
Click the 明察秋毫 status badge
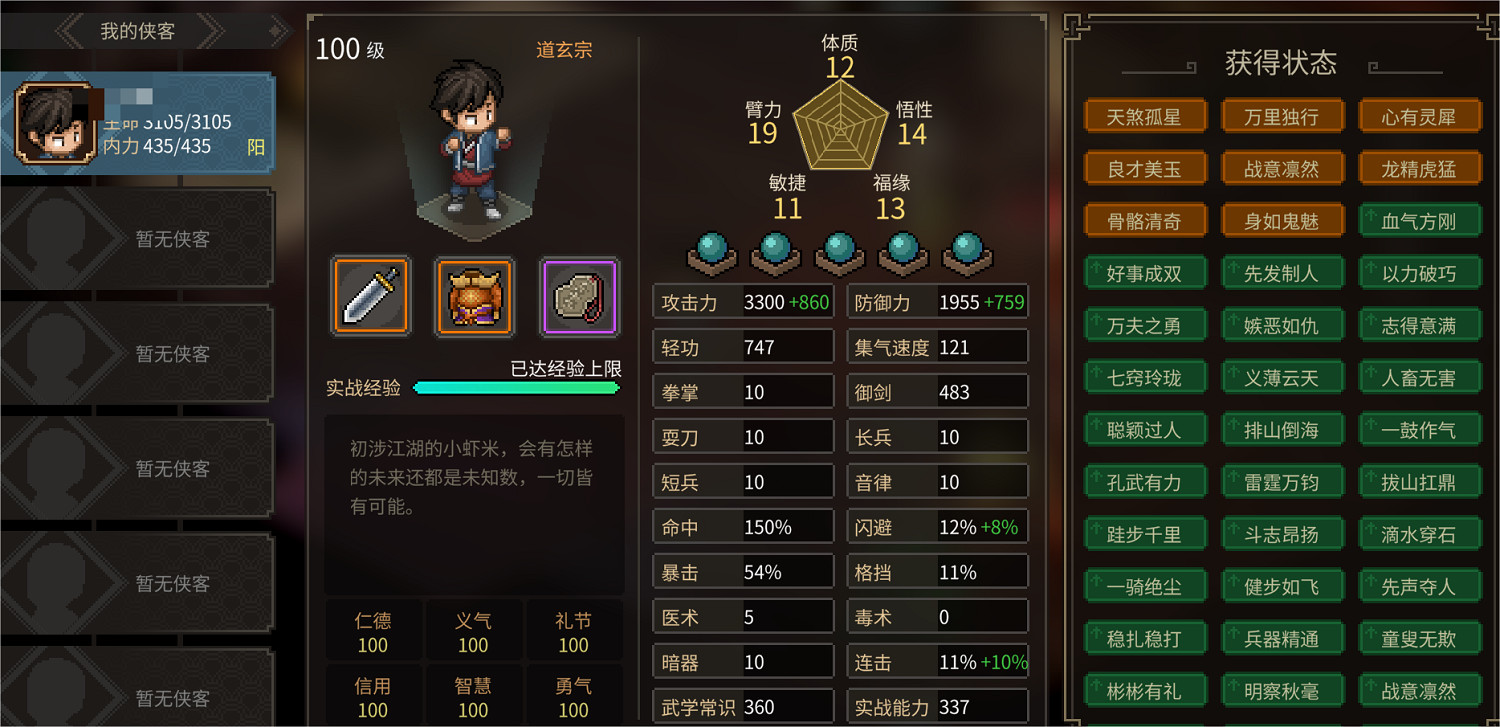pyautogui.click(x=1283, y=690)
